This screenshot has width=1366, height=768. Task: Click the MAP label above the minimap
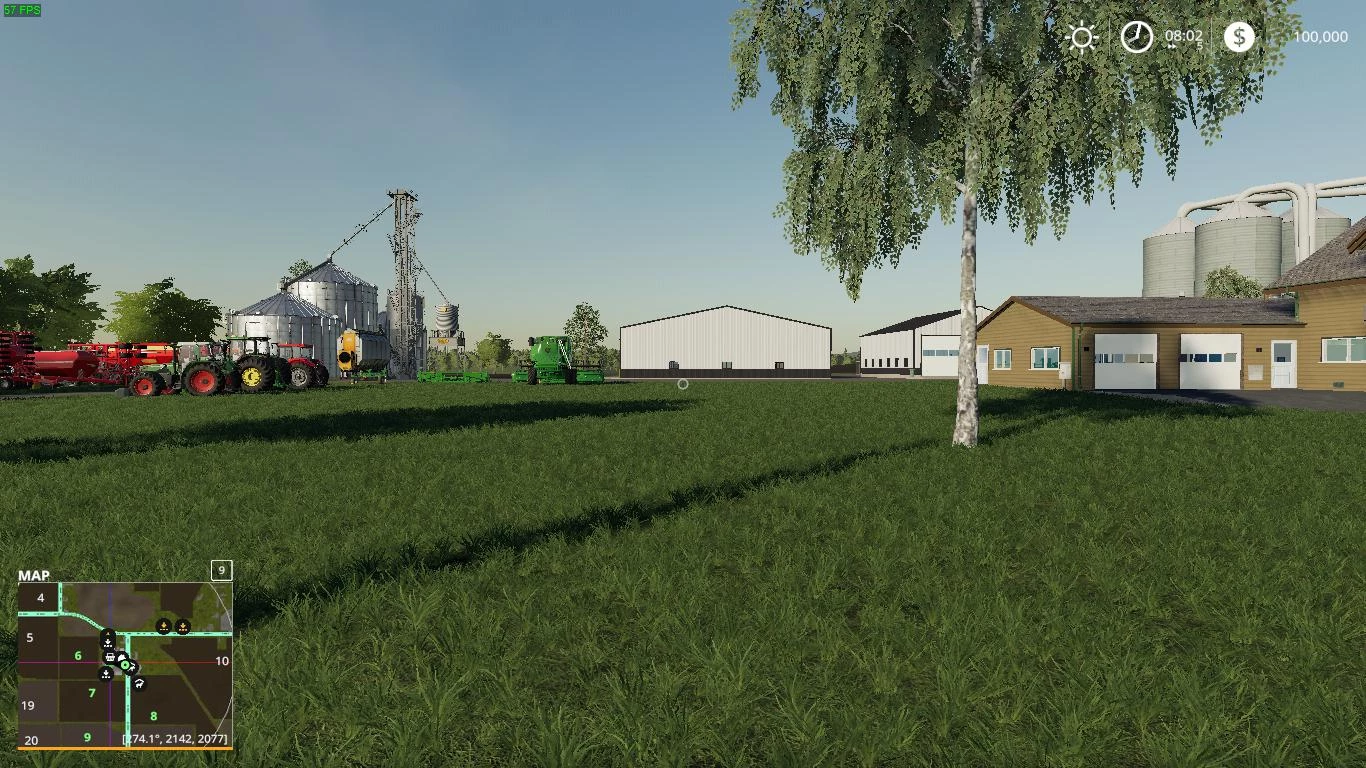[x=35, y=575]
